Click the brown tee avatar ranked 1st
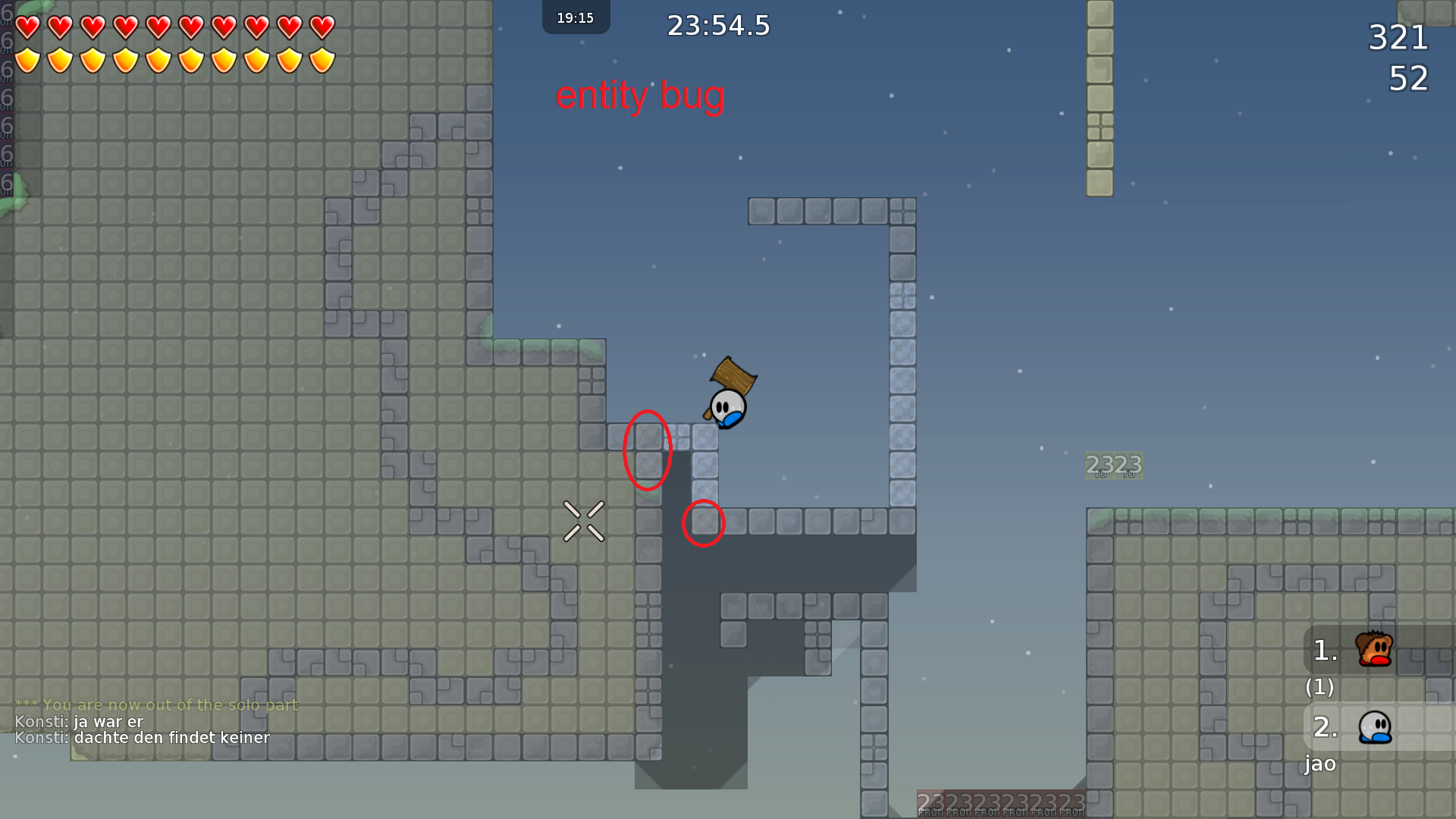This screenshot has height=819, width=1456. (x=1374, y=648)
